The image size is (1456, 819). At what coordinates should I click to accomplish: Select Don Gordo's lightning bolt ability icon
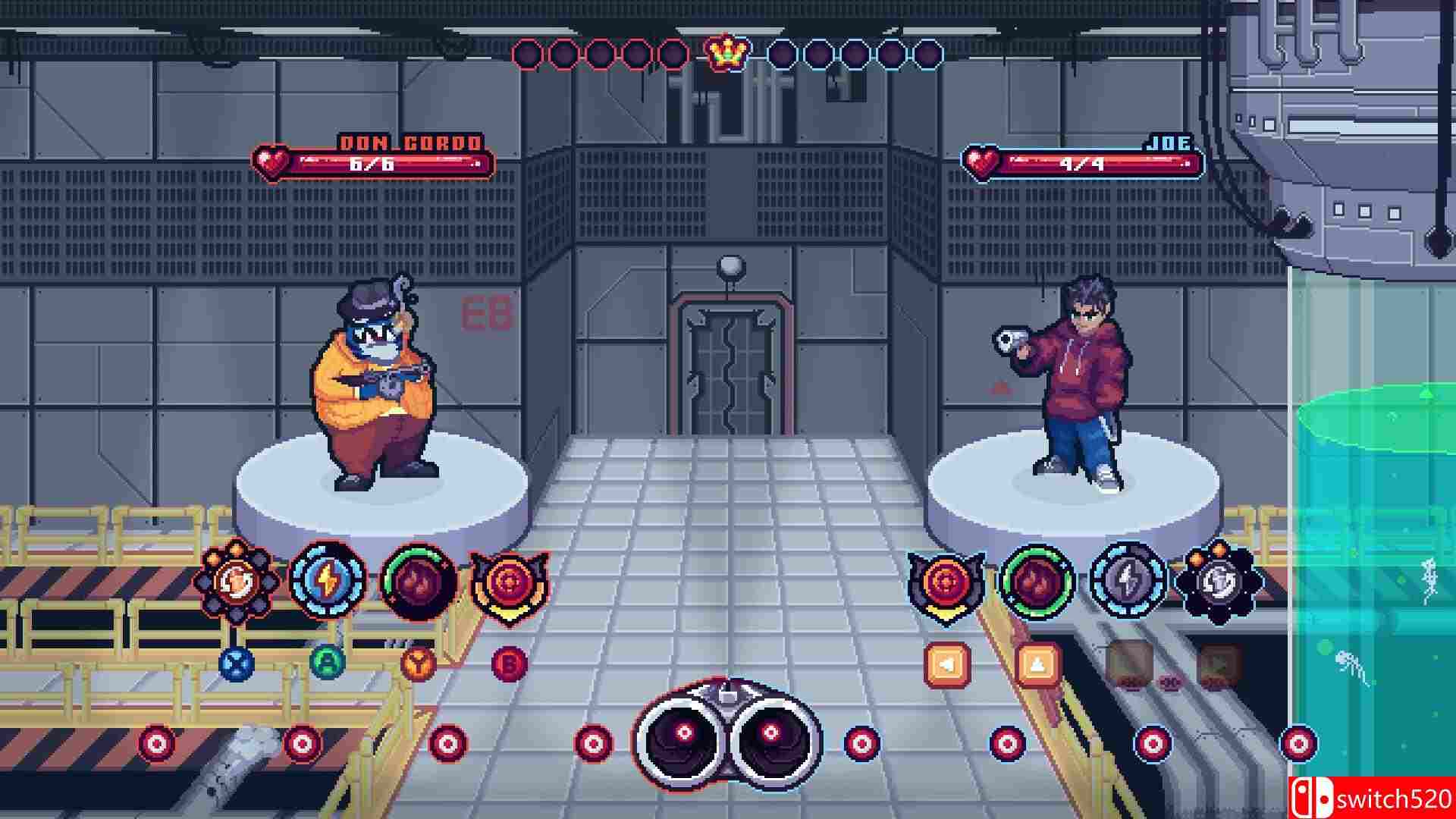tap(326, 576)
